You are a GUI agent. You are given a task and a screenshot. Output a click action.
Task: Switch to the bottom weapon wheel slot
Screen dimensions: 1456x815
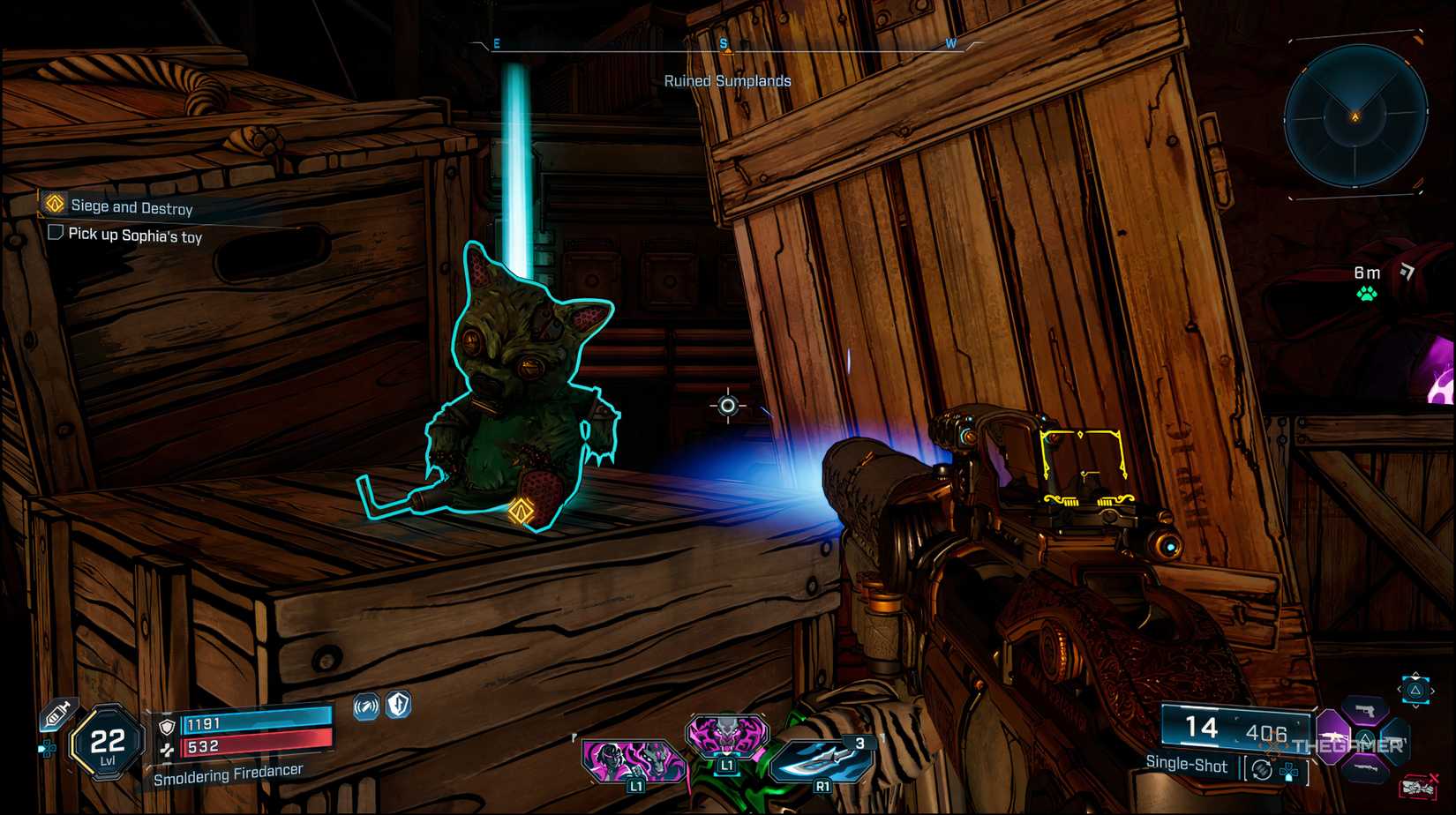[x=1365, y=770]
